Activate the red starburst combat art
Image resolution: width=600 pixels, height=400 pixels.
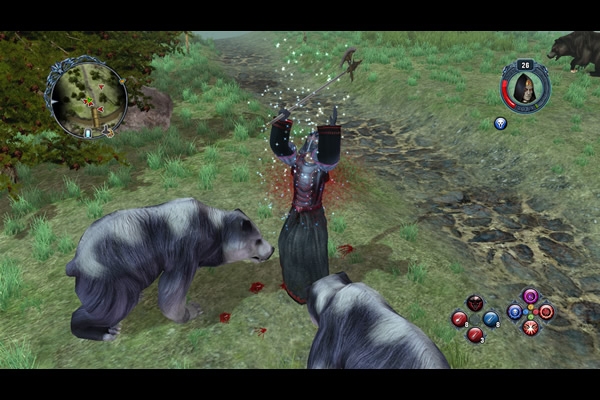click(530, 327)
